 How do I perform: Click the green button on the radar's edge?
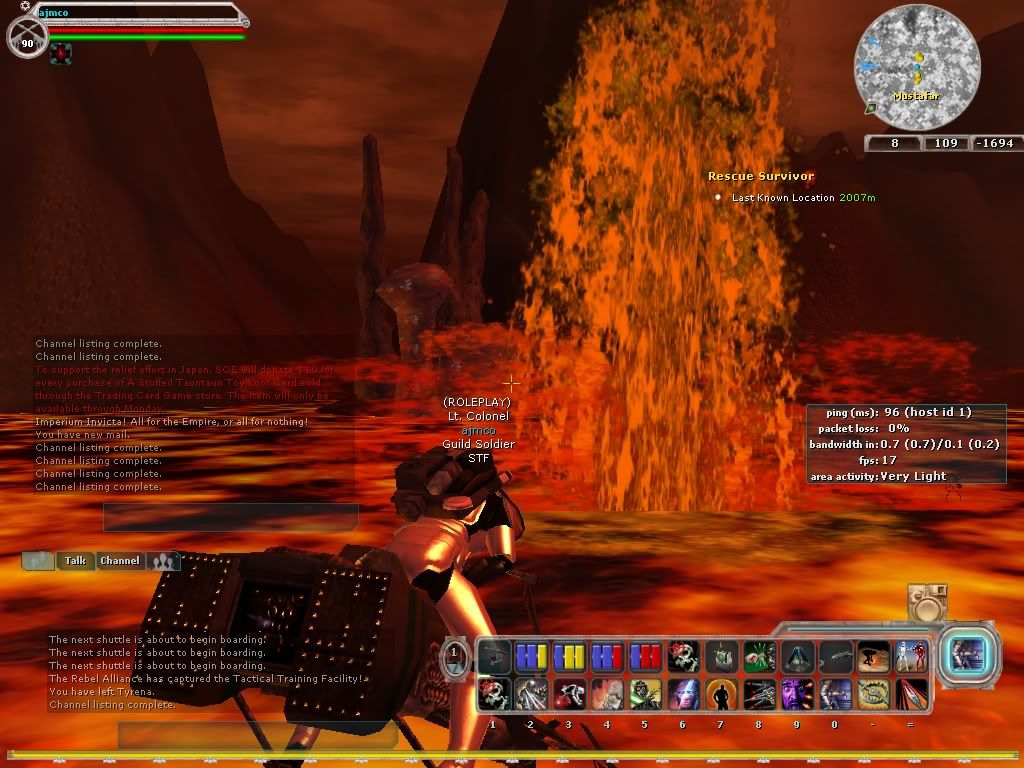(871, 108)
